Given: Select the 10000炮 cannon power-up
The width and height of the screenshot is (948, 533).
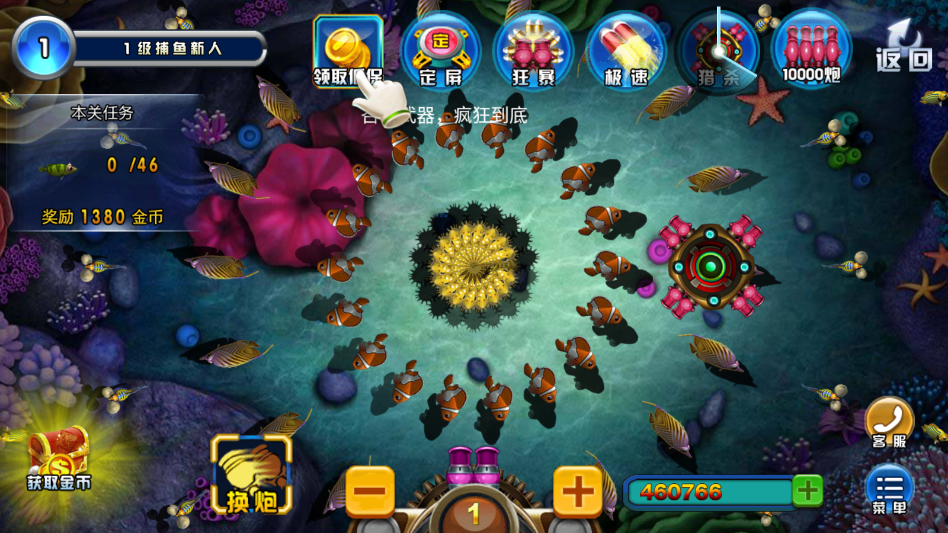Looking at the screenshot, I should tap(811, 50).
